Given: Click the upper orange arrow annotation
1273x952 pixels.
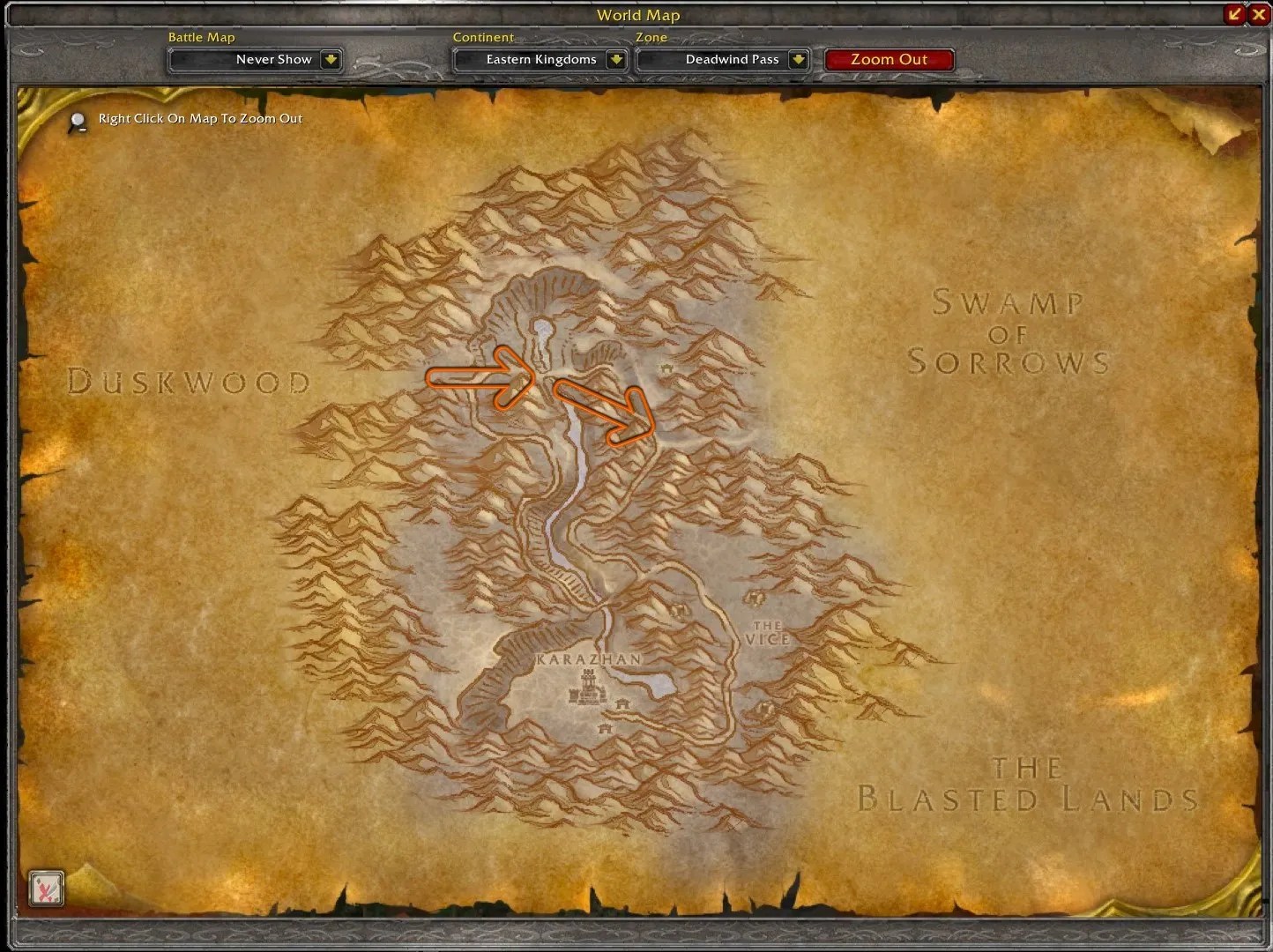Looking at the screenshot, I should tap(480, 377).
